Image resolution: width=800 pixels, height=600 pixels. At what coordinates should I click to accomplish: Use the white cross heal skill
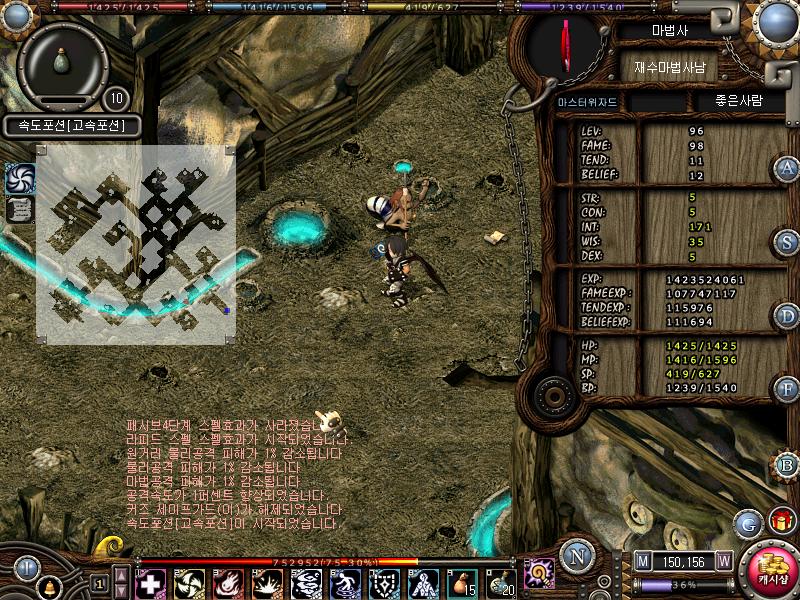[151, 582]
